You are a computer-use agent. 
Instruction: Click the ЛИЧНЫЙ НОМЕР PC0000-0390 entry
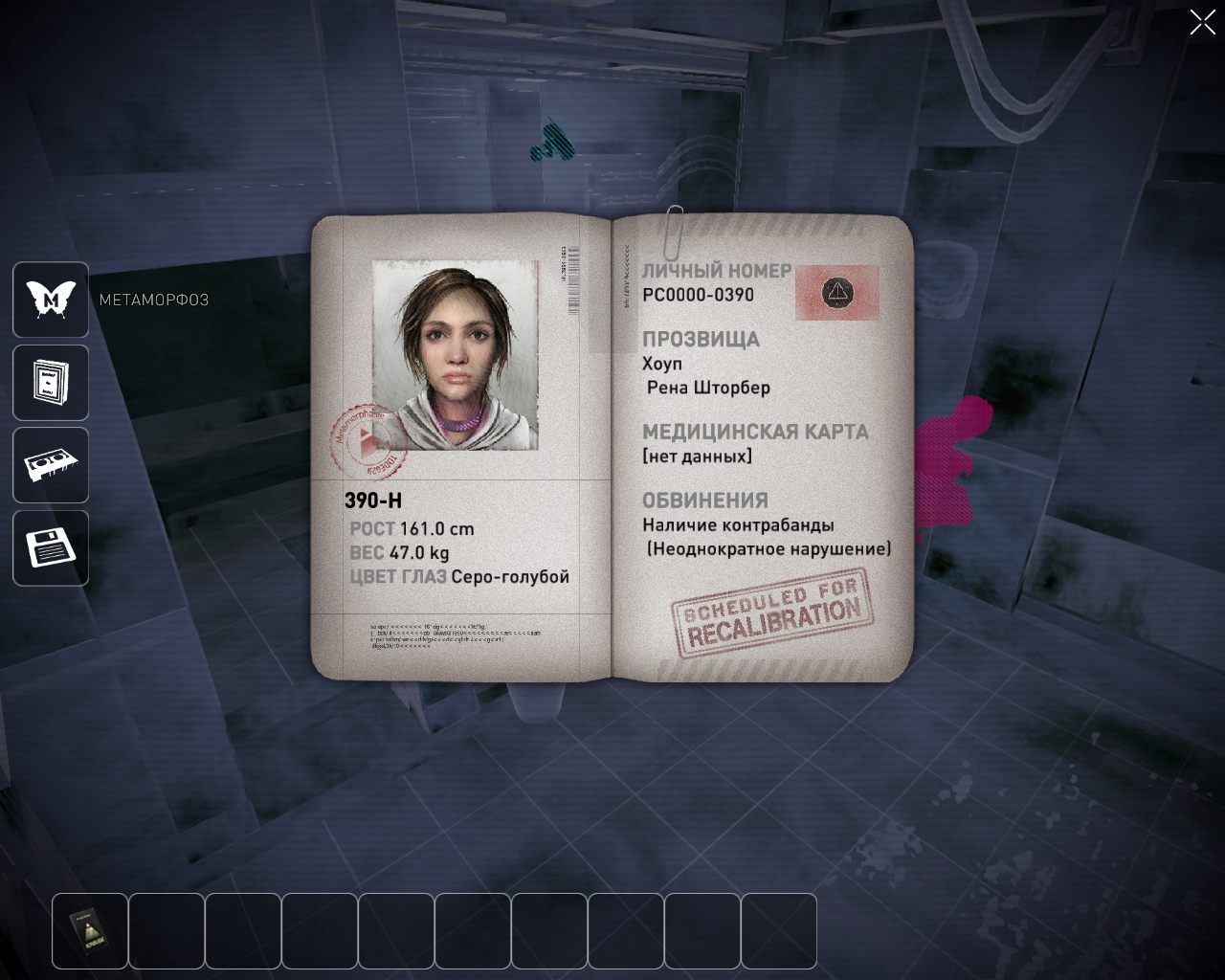[698, 294]
